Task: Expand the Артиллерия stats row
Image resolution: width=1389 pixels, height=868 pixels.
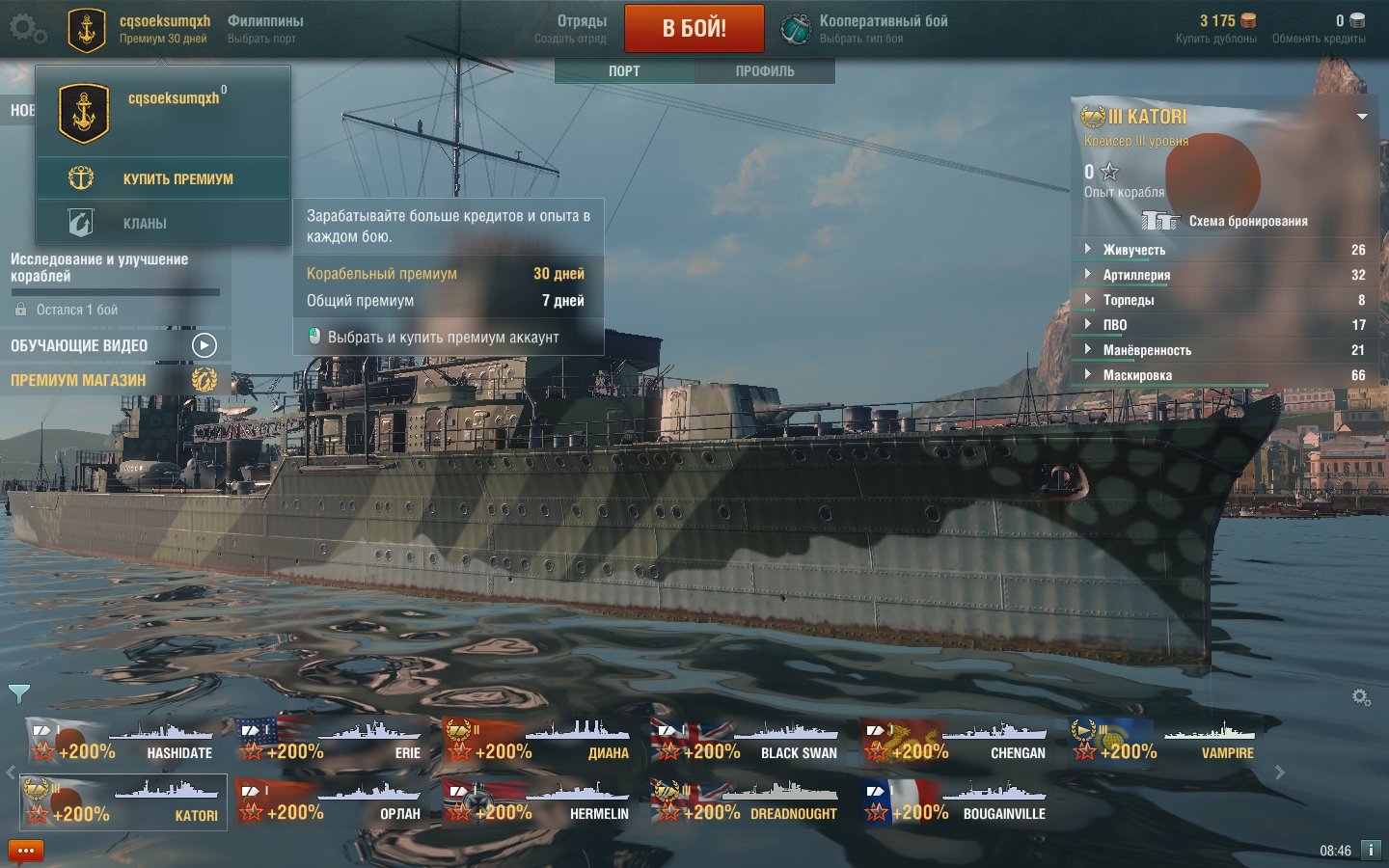Action: tap(1136, 275)
